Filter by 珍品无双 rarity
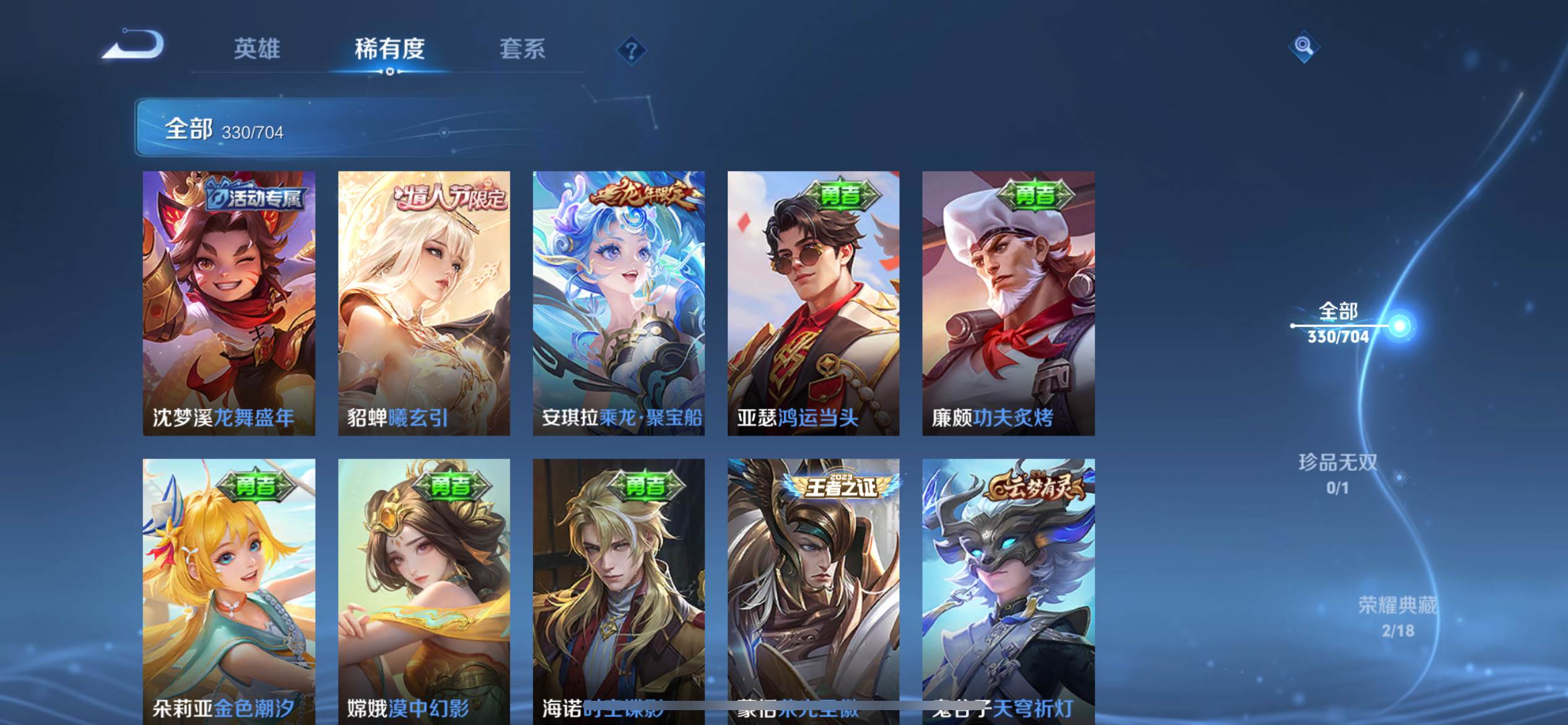The image size is (1568, 725). [x=1338, y=473]
